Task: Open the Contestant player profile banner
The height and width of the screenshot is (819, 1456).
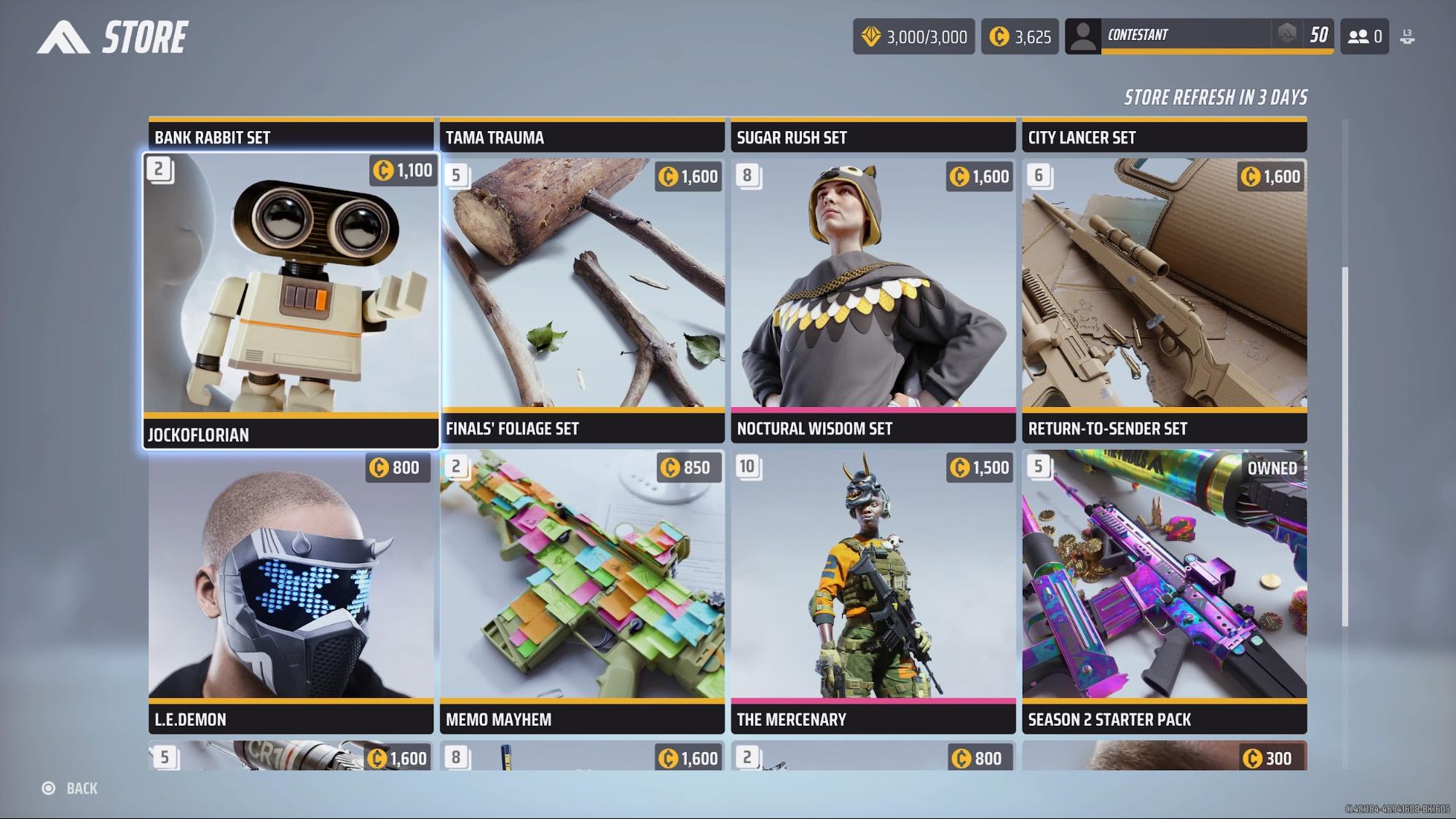Action: (1199, 36)
